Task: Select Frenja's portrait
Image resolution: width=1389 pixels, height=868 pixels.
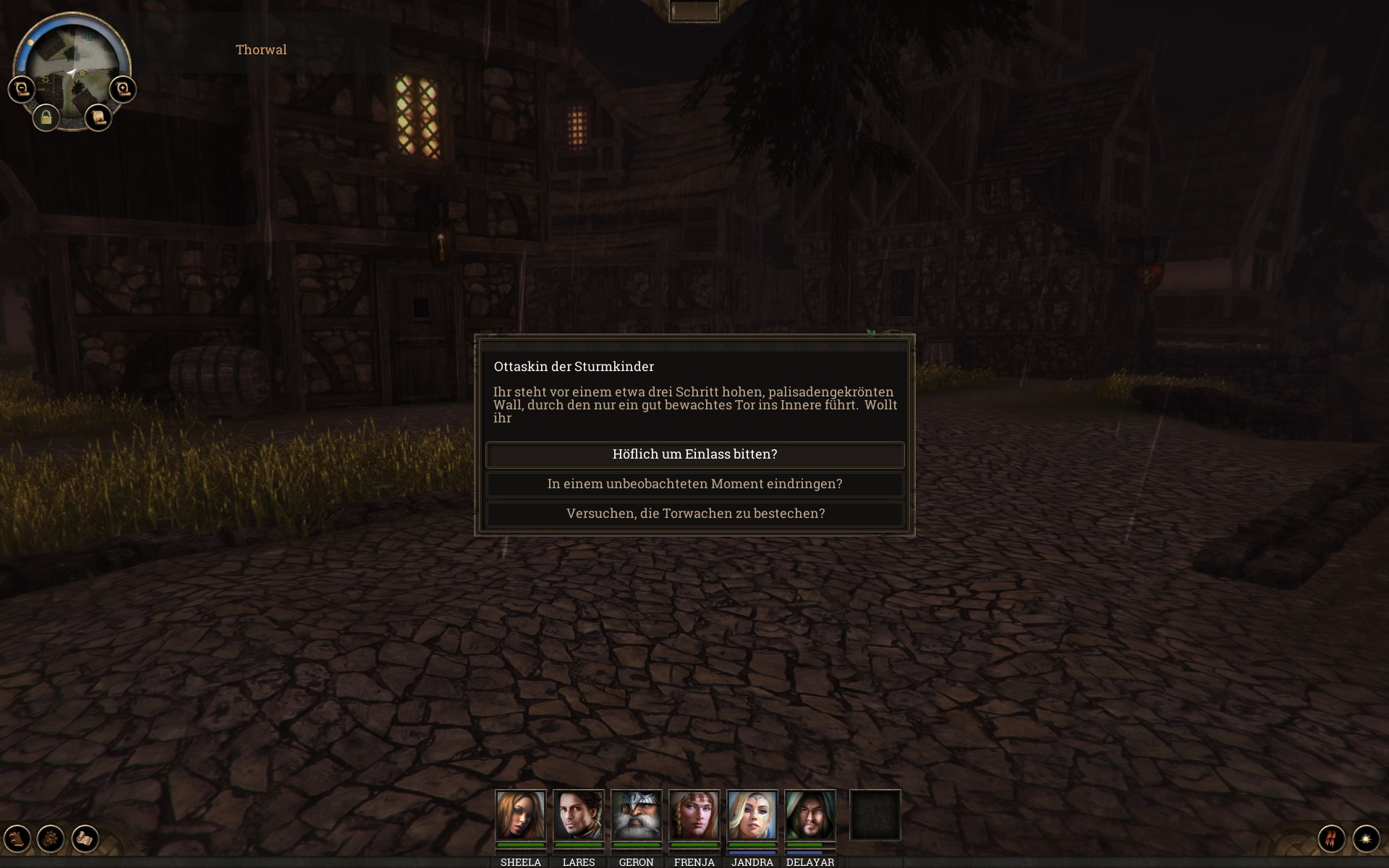Action: click(x=694, y=815)
